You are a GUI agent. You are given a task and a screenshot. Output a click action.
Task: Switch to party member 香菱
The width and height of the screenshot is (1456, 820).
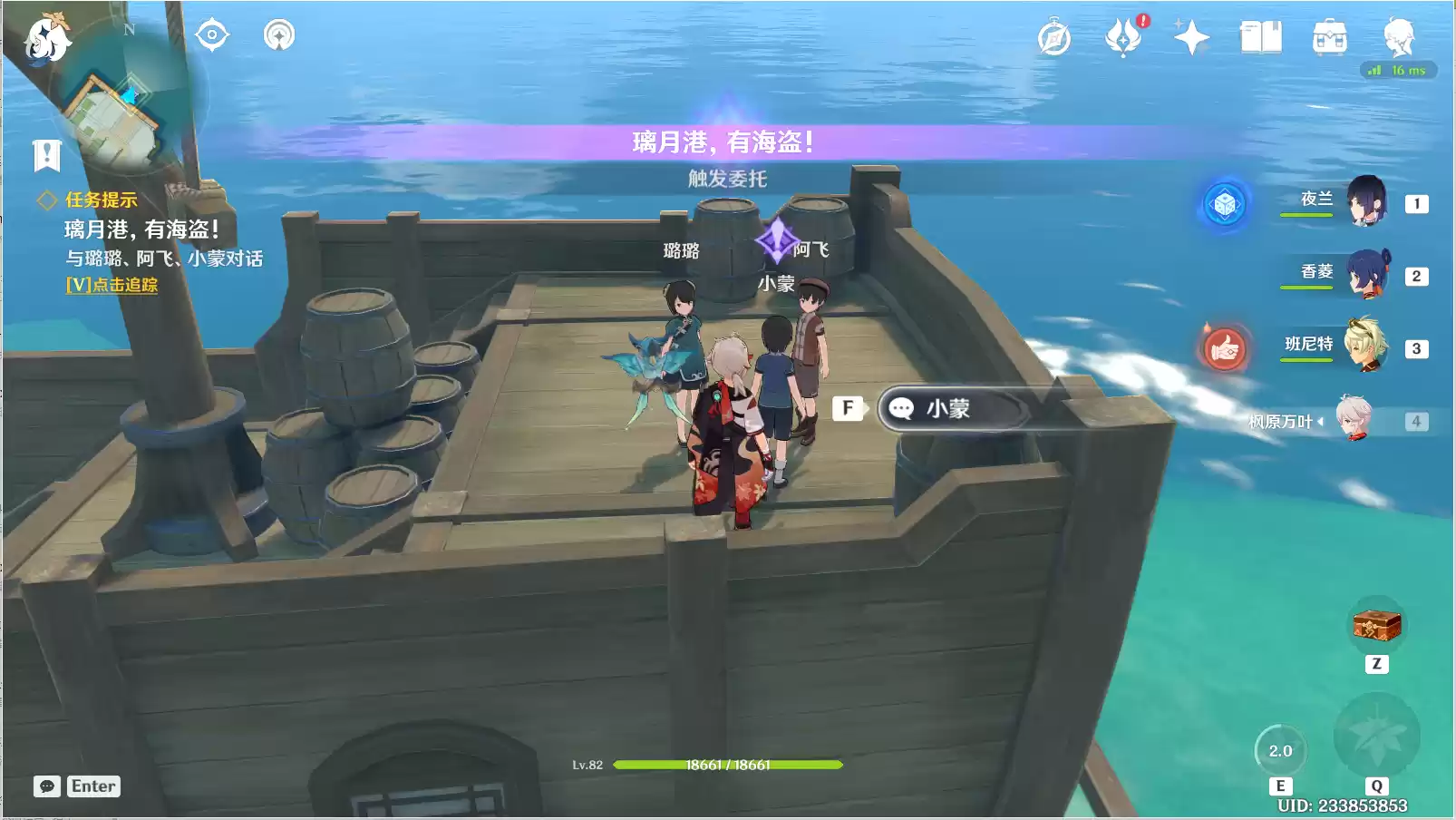tap(1365, 274)
